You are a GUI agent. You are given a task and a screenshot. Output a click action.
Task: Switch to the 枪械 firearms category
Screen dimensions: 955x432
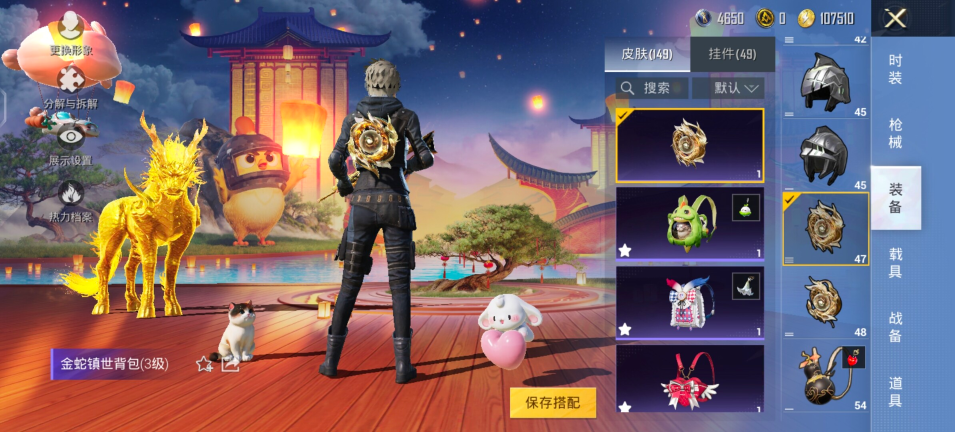coord(895,133)
